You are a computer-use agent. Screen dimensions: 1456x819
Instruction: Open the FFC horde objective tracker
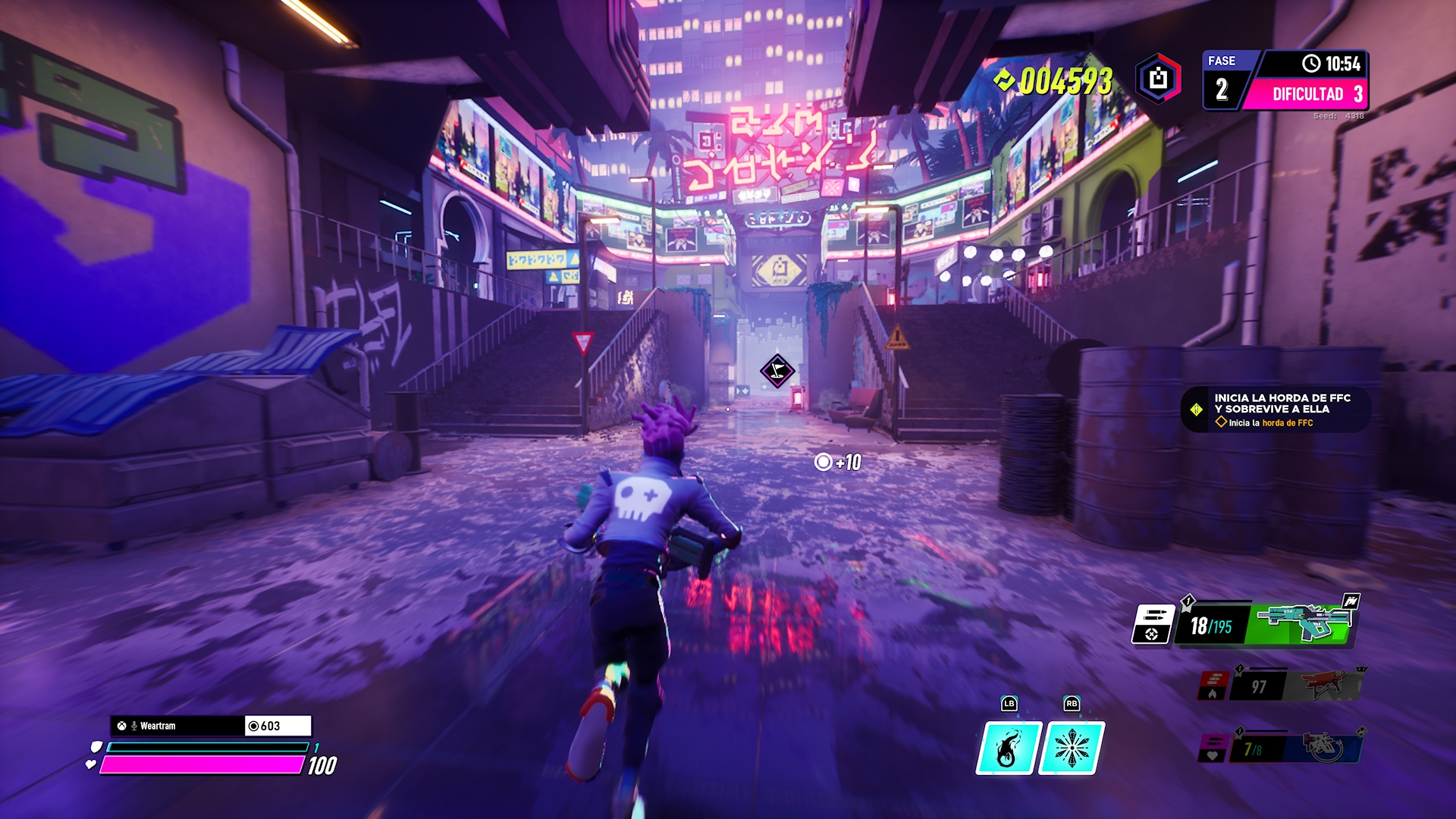[1276, 409]
